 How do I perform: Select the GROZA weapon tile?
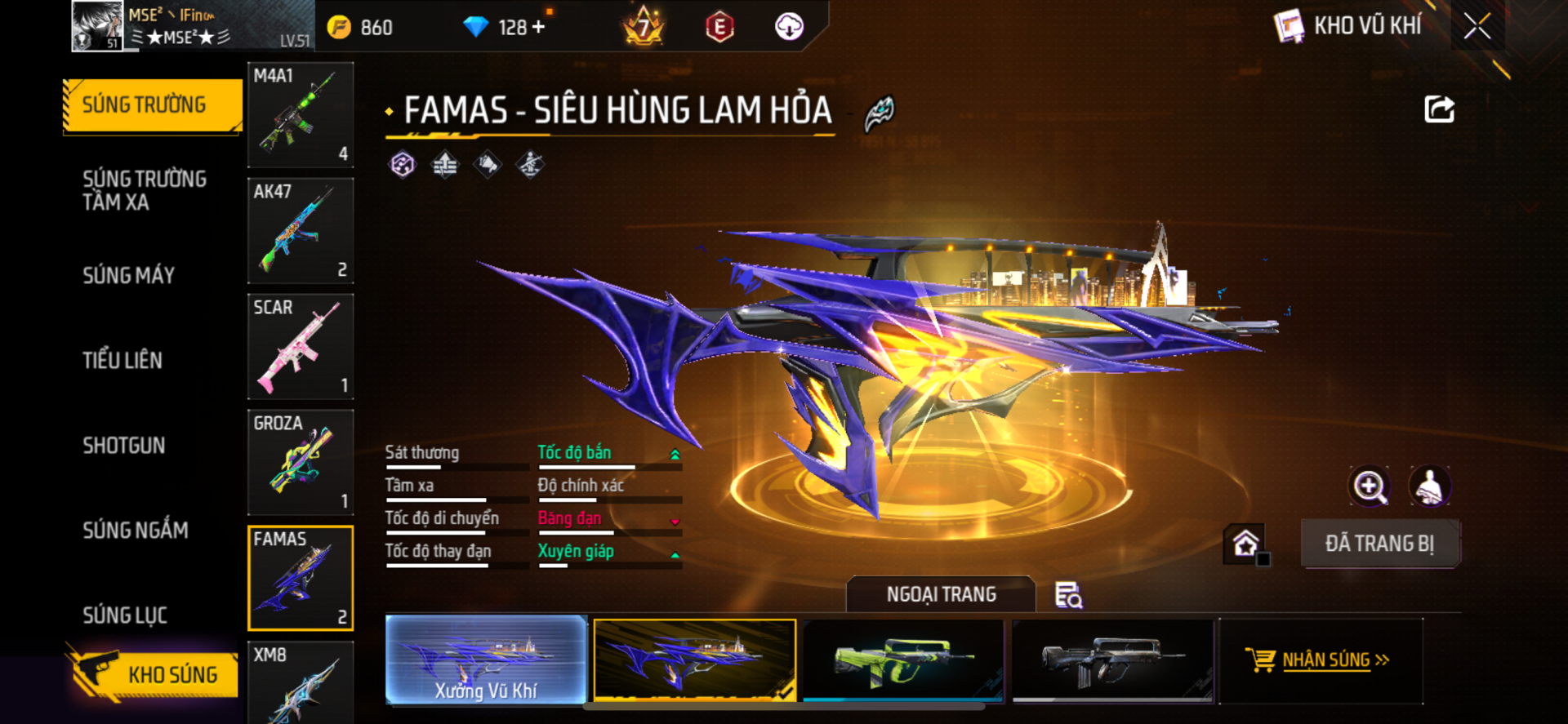click(301, 463)
